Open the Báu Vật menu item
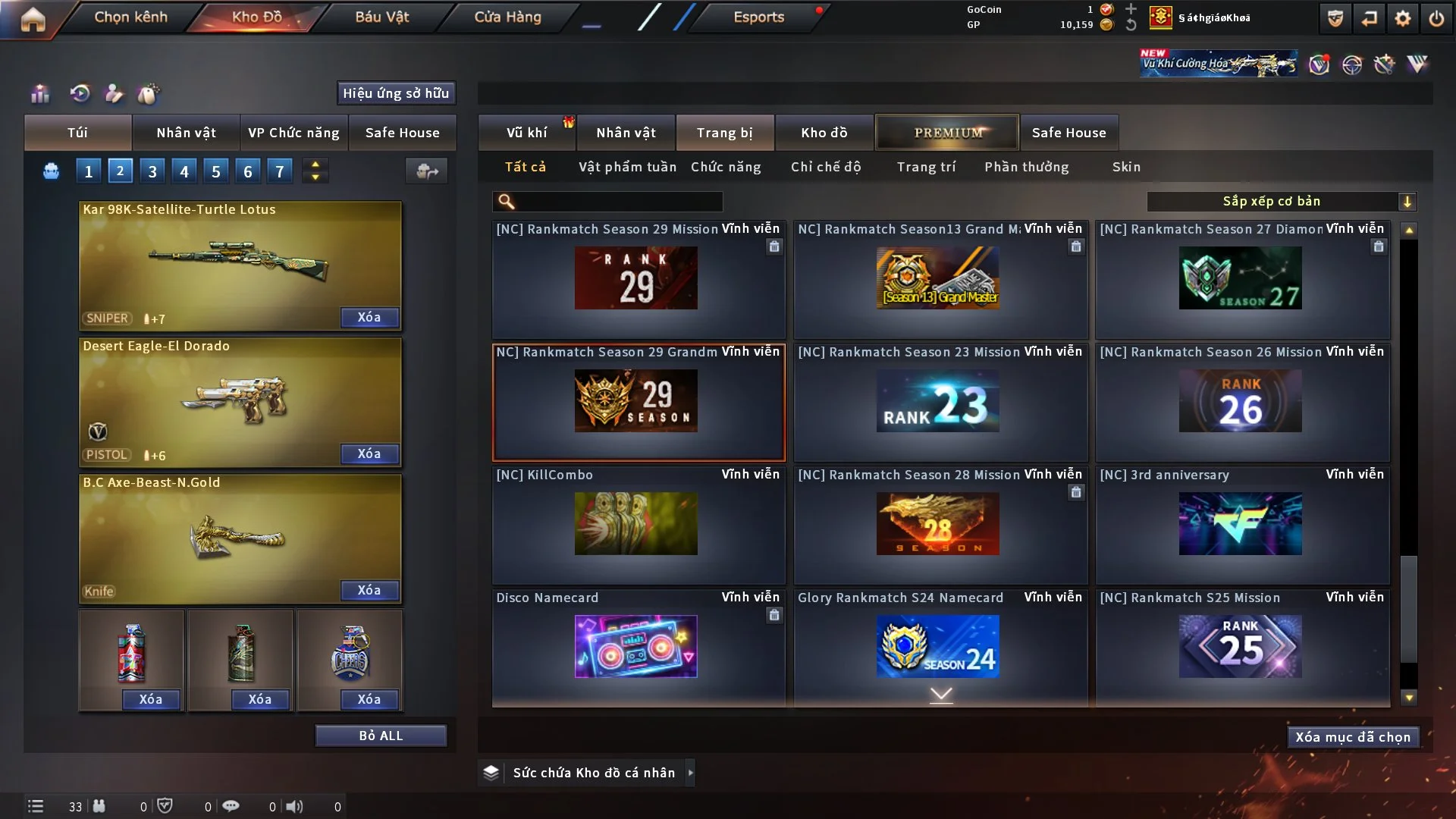1456x819 pixels. [381, 16]
